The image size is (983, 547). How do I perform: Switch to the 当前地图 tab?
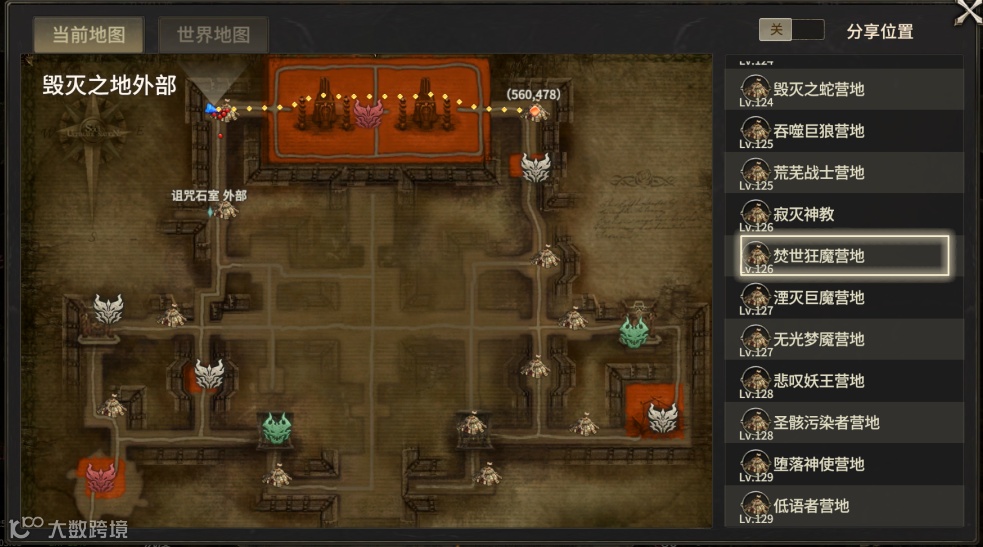tap(89, 35)
